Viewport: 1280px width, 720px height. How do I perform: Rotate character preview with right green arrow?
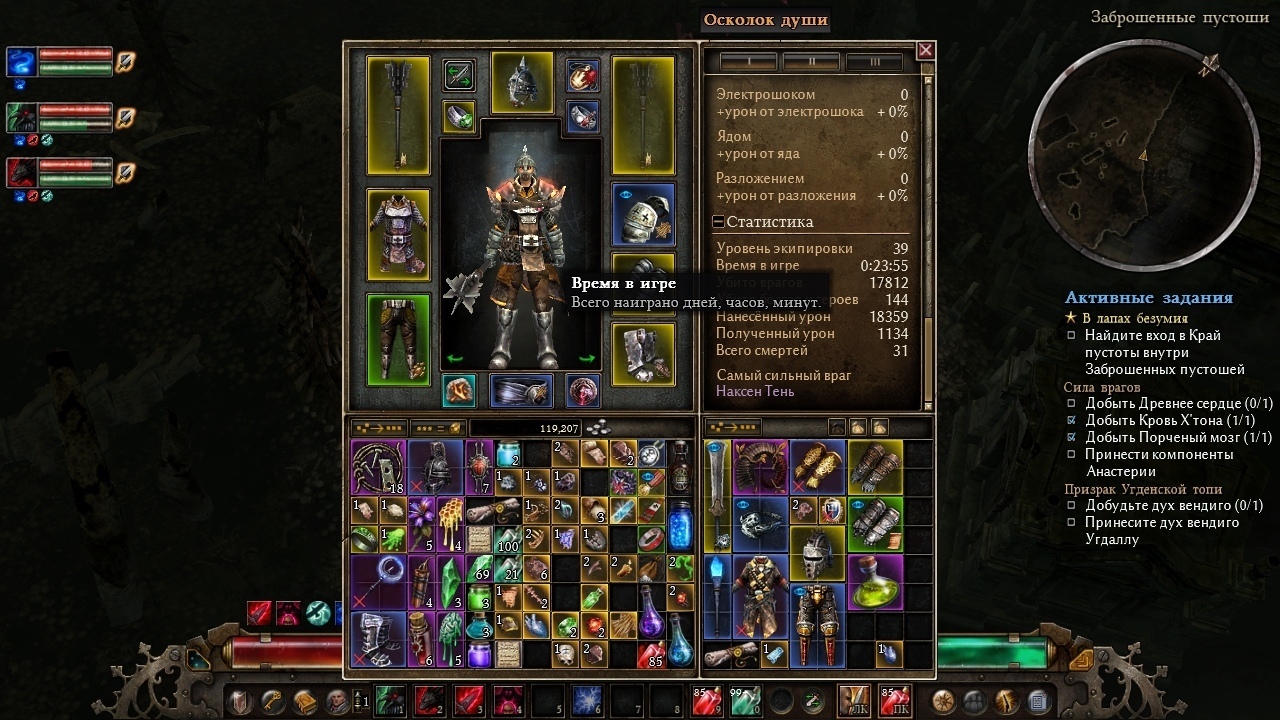coord(587,358)
